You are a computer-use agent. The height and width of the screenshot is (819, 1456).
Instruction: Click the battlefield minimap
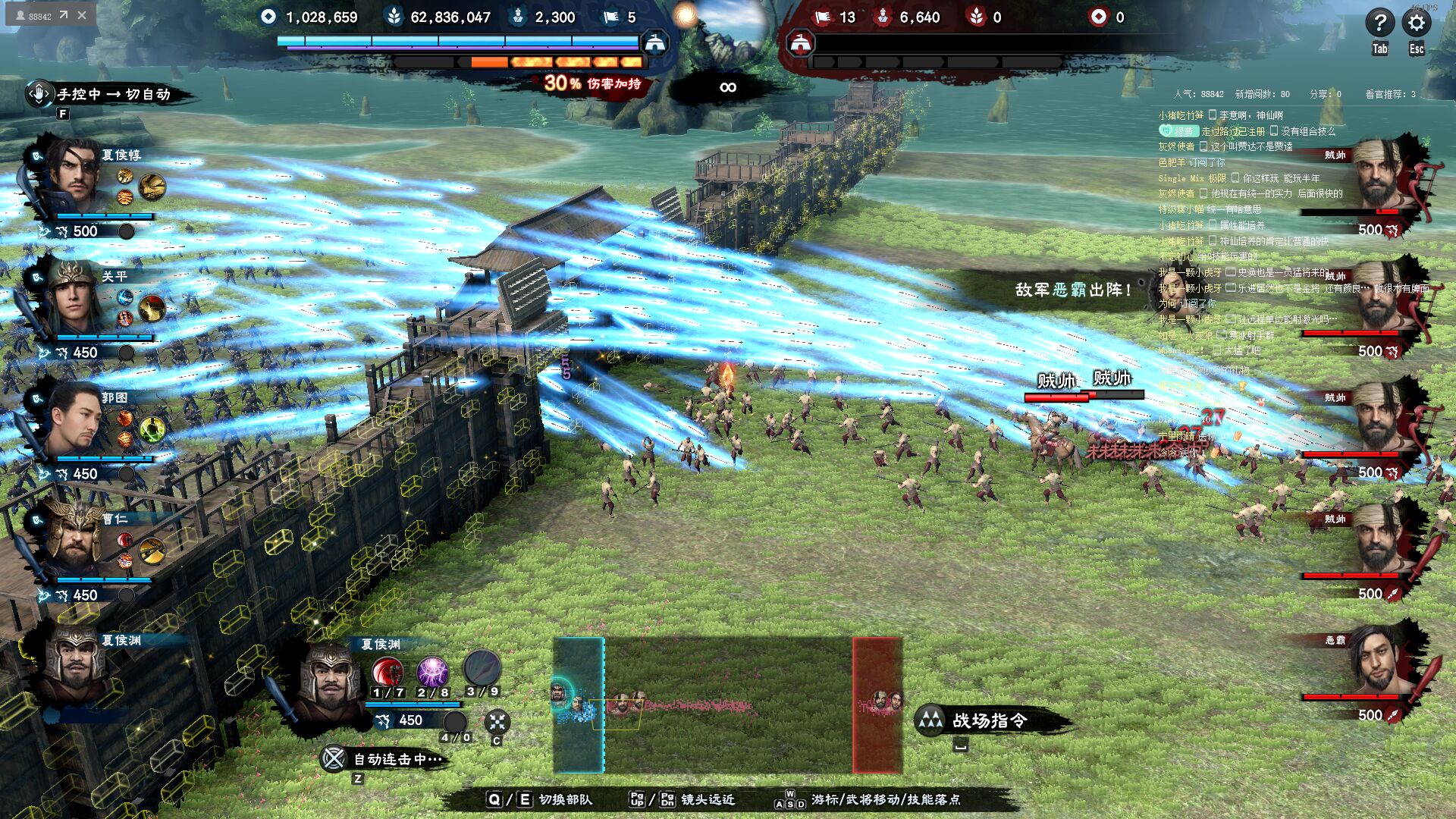click(728, 705)
